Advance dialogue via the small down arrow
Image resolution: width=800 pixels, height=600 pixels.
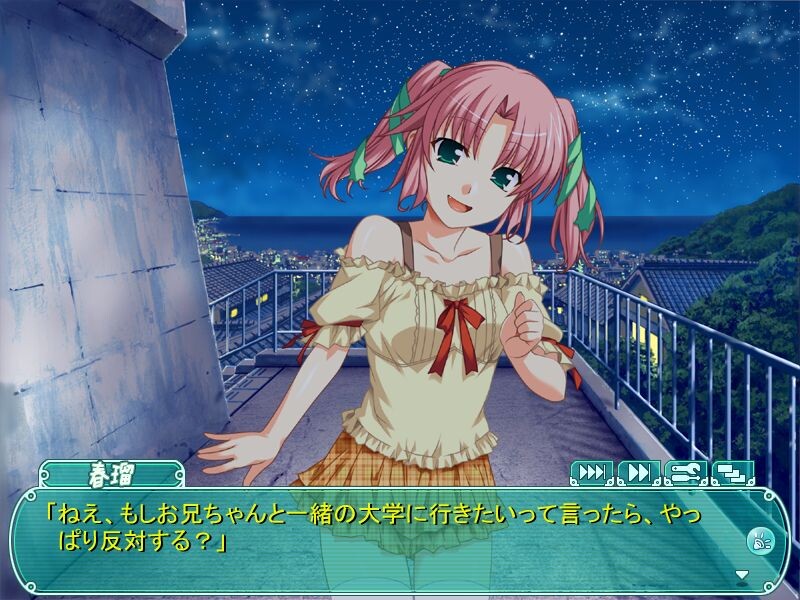point(742,575)
